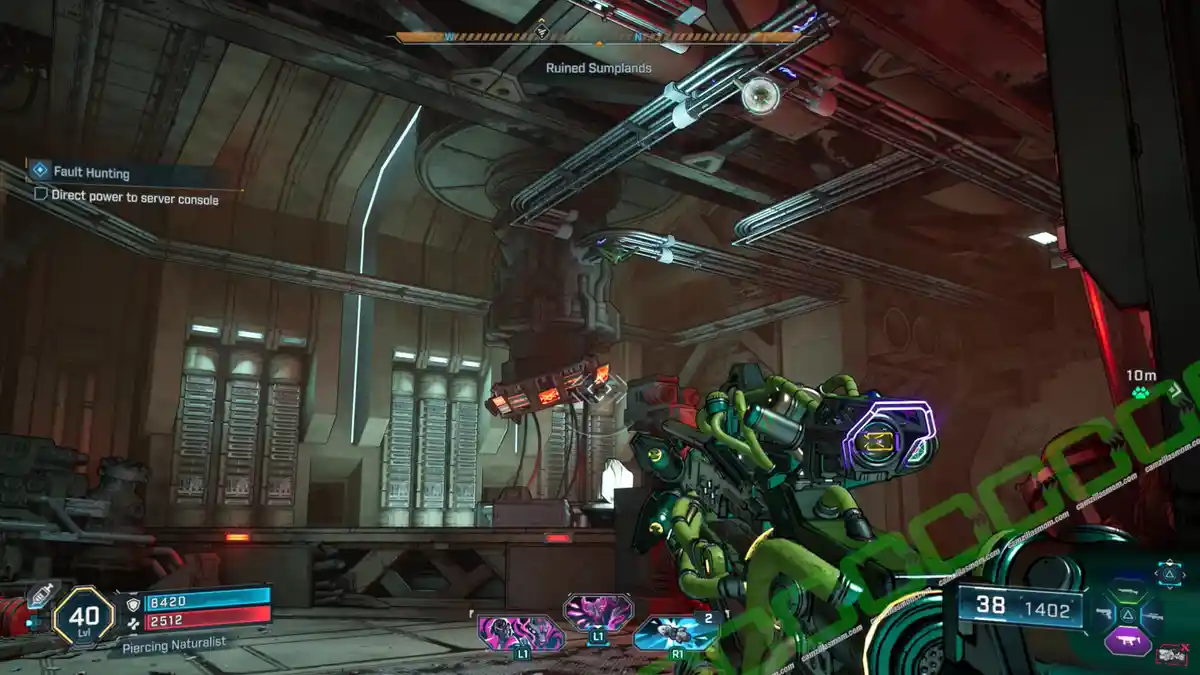1200x675 pixels.
Task: Throw the blue grenade ordnance ability
Action: point(675,633)
